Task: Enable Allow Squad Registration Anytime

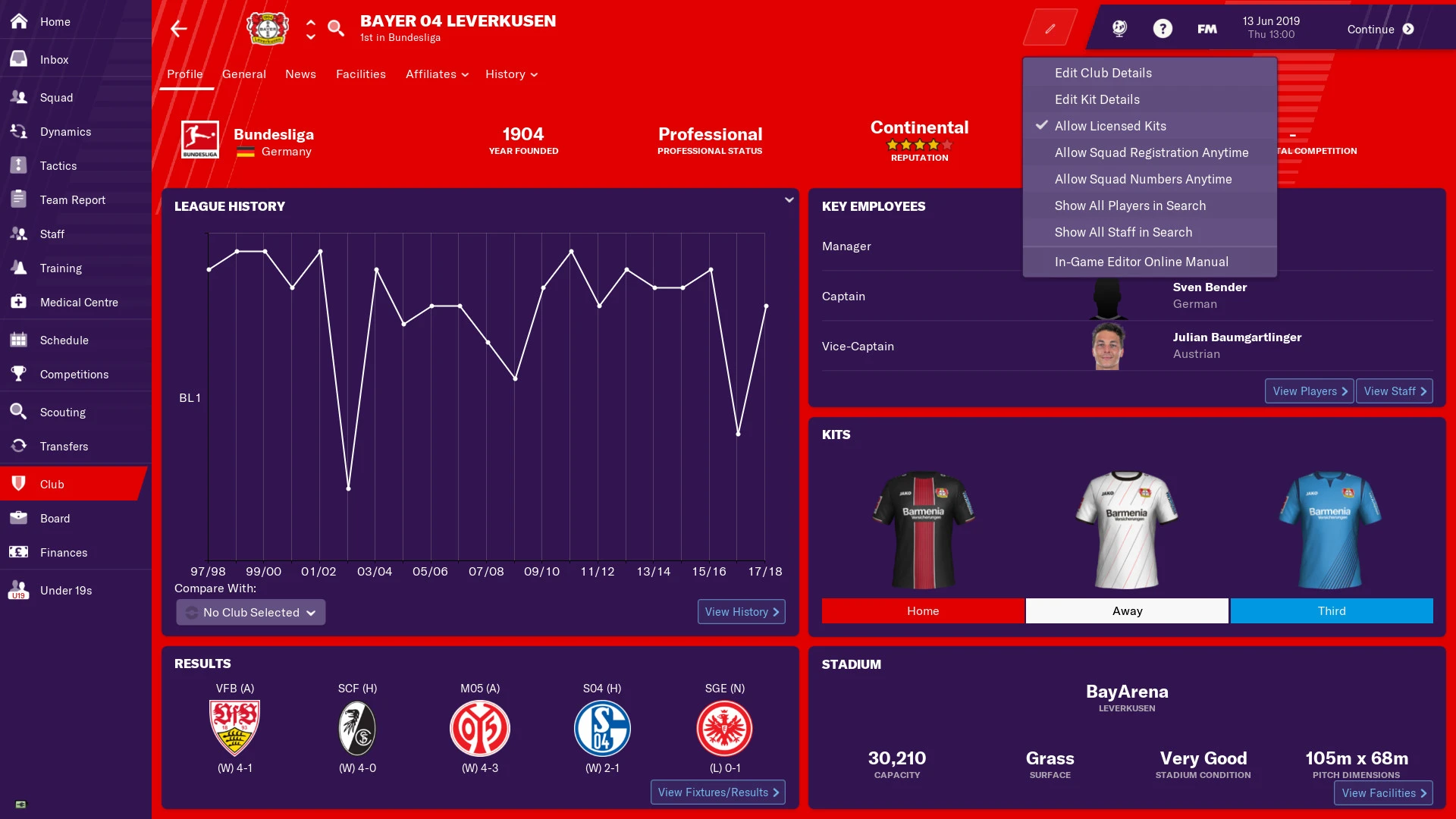Action: pos(1150,152)
